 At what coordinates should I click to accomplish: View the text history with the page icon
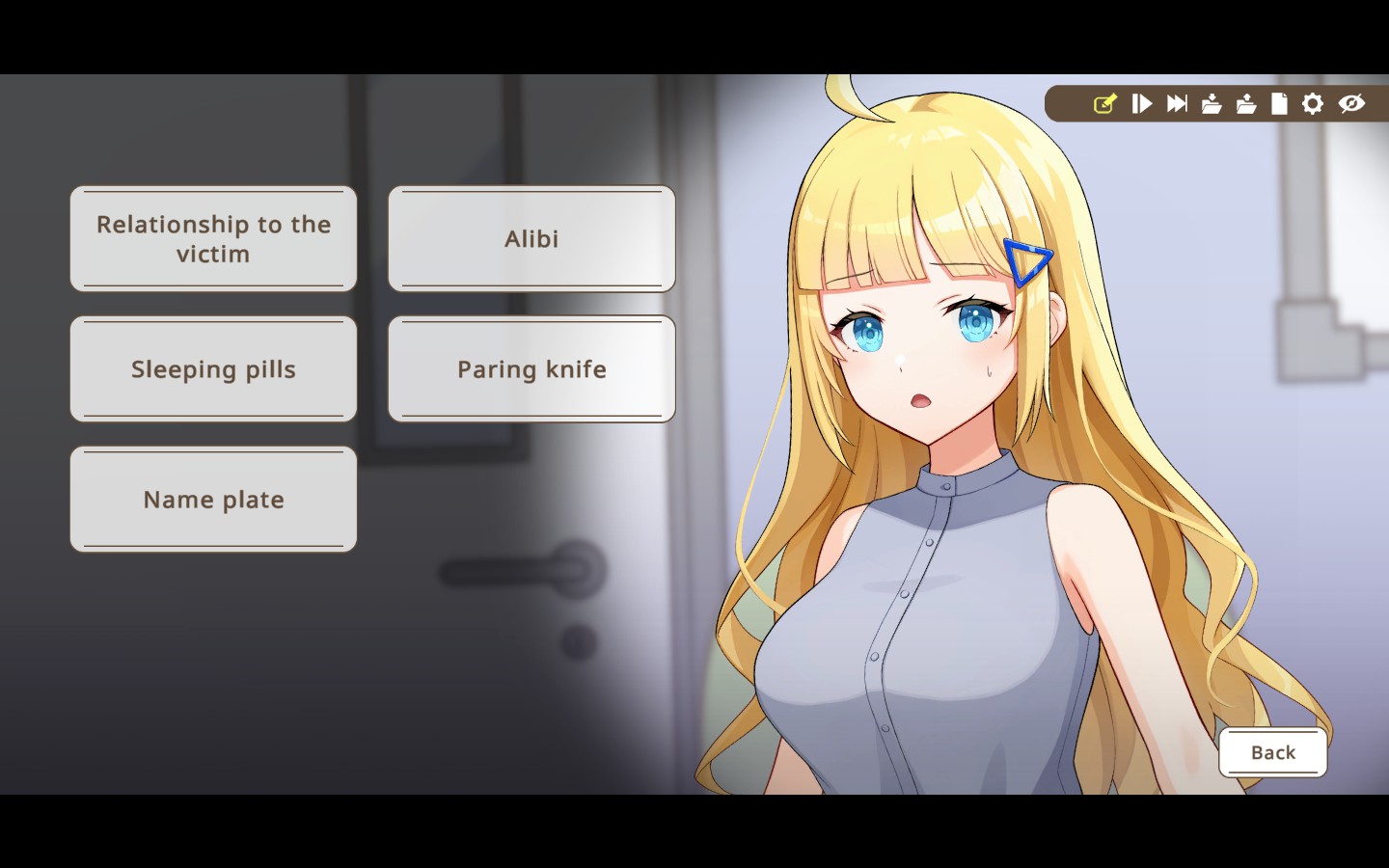point(1278,104)
